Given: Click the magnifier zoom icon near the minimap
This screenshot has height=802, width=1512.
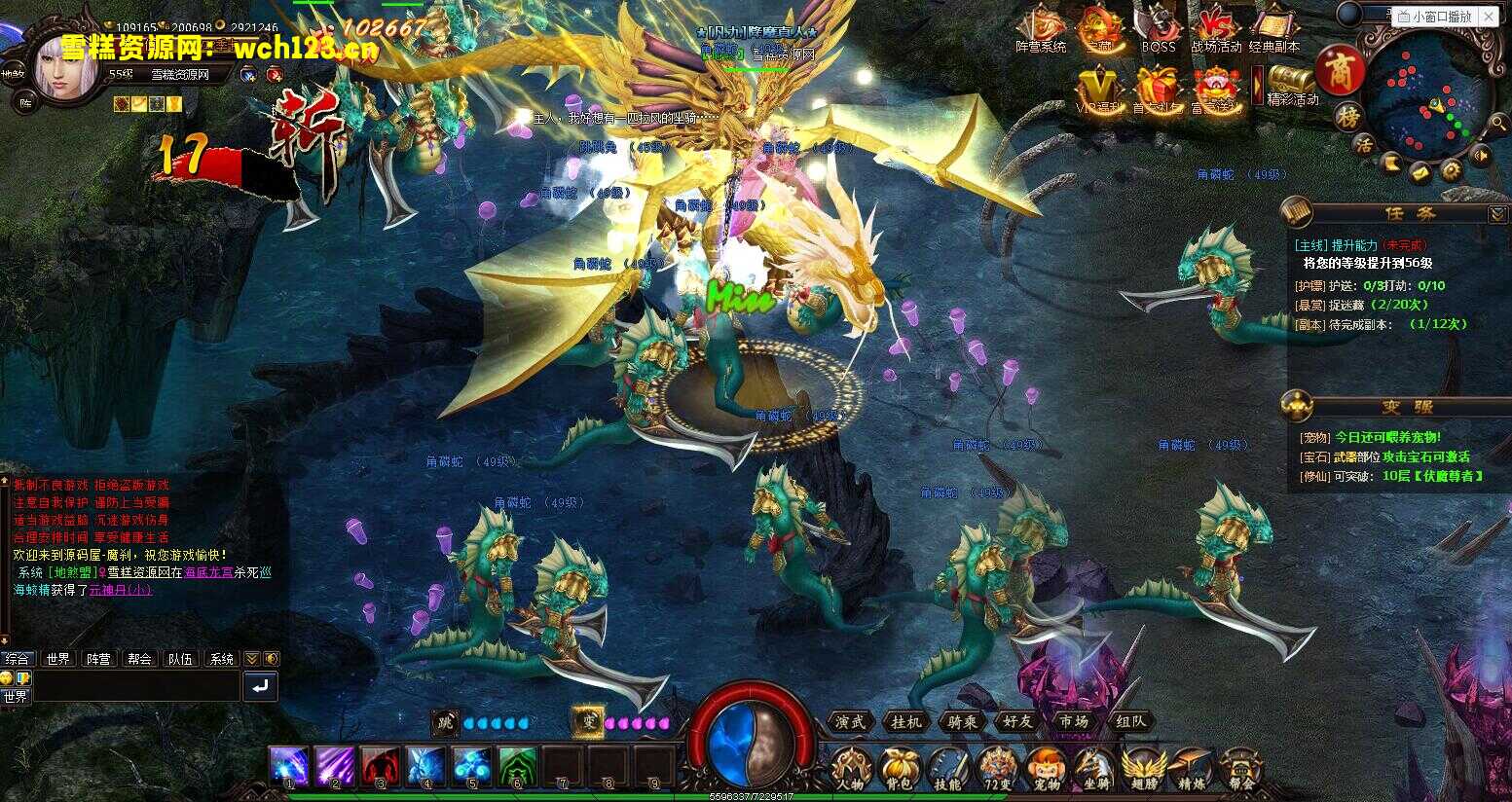Looking at the screenshot, I should tap(1498, 124).
